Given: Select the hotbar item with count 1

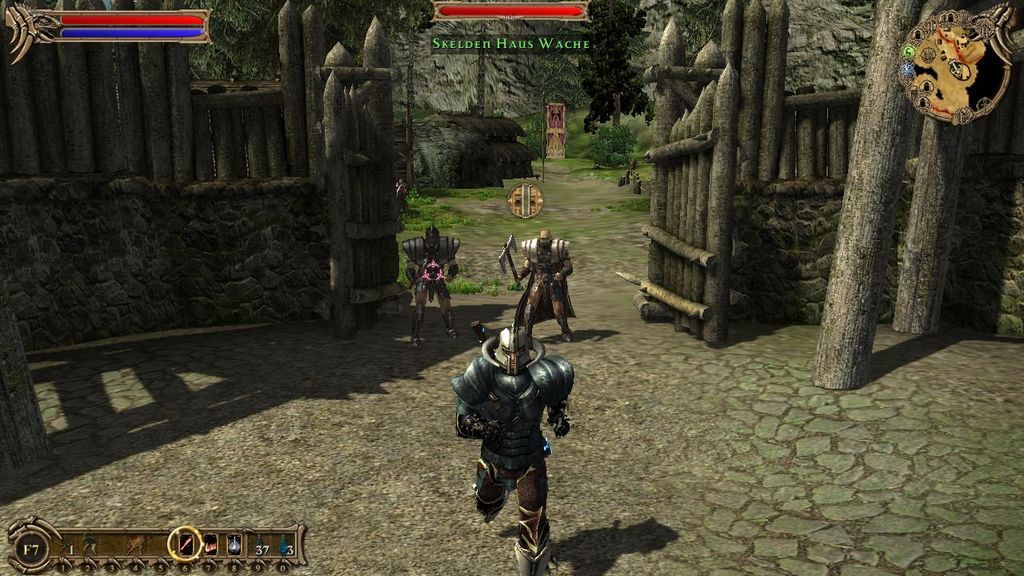Looking at the screenshot, I should pos(68,545).
